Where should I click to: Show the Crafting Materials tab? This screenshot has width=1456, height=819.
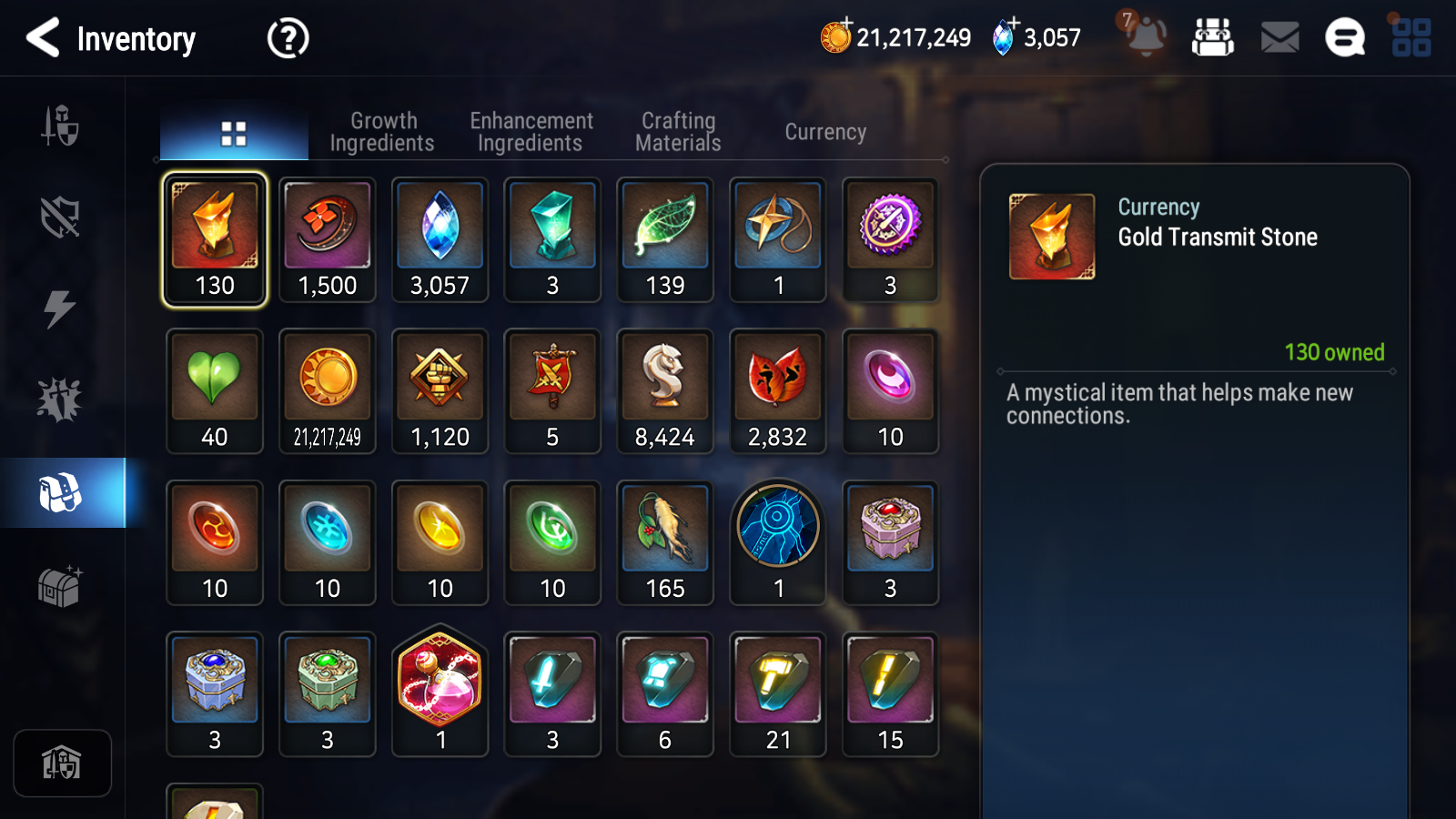point(678,132)
